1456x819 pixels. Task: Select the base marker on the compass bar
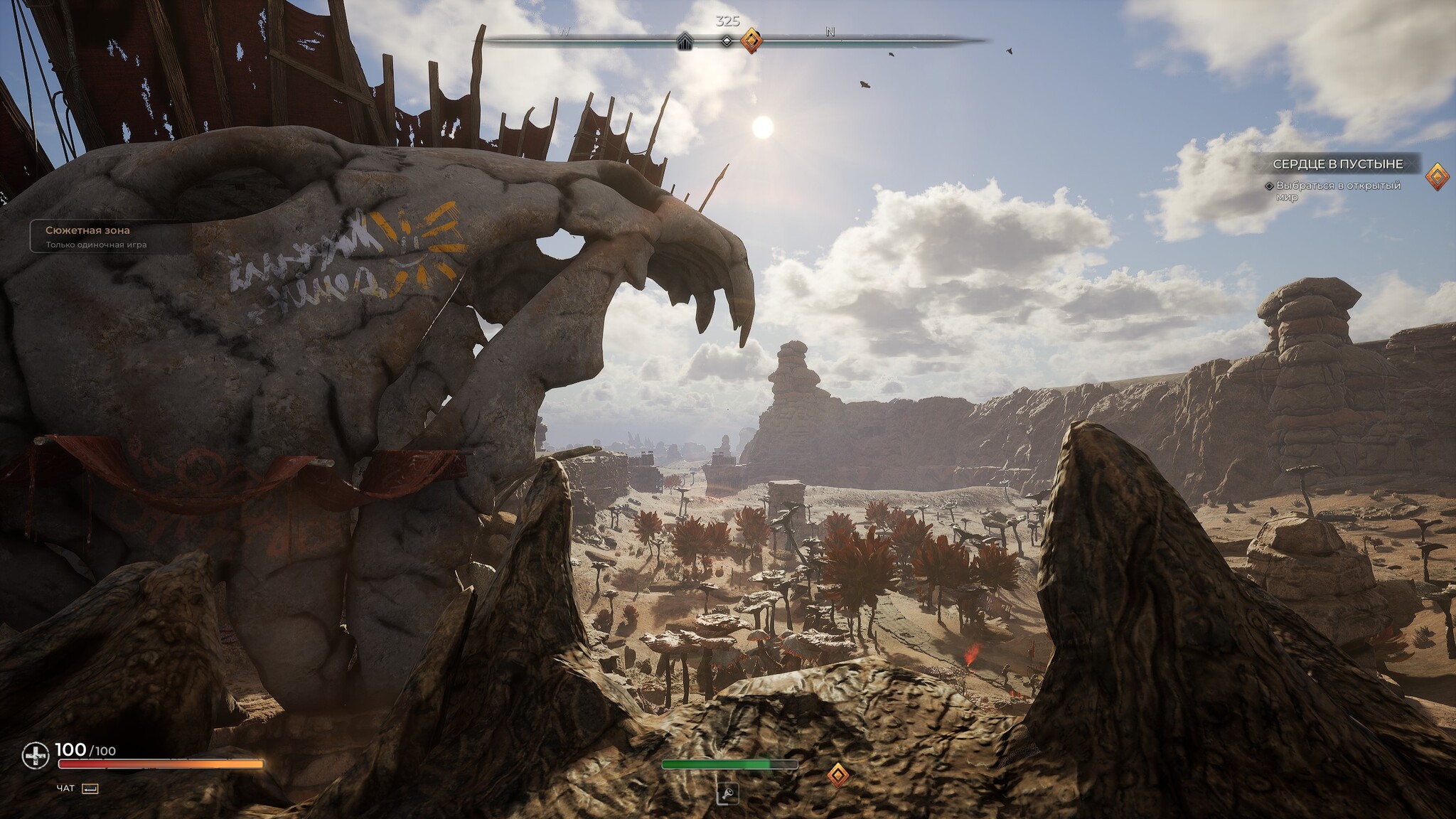[x=685, y=41]
